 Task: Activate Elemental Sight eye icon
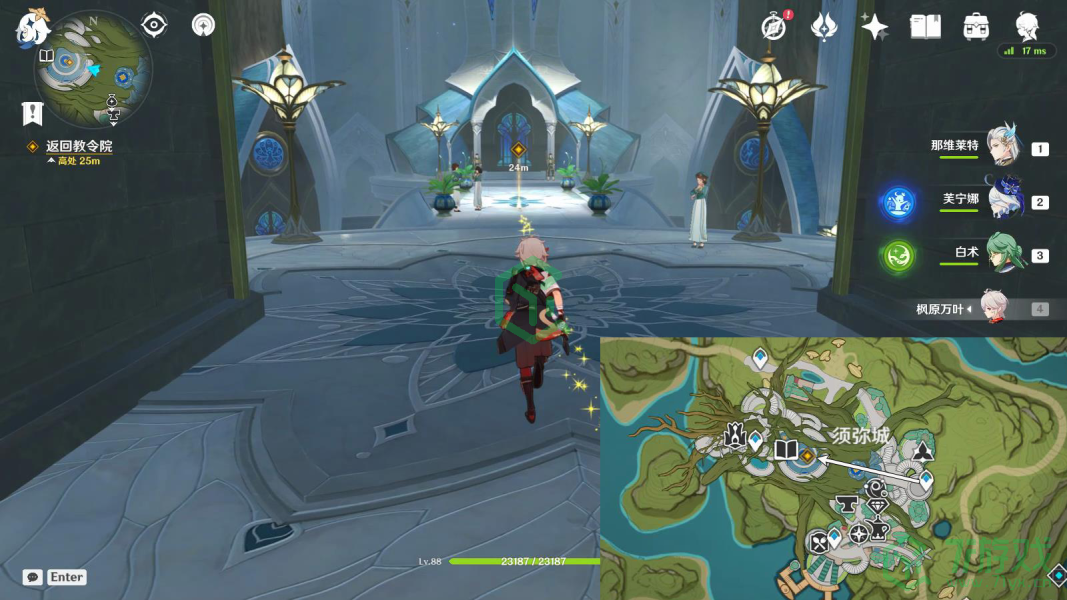click(154, 25)
